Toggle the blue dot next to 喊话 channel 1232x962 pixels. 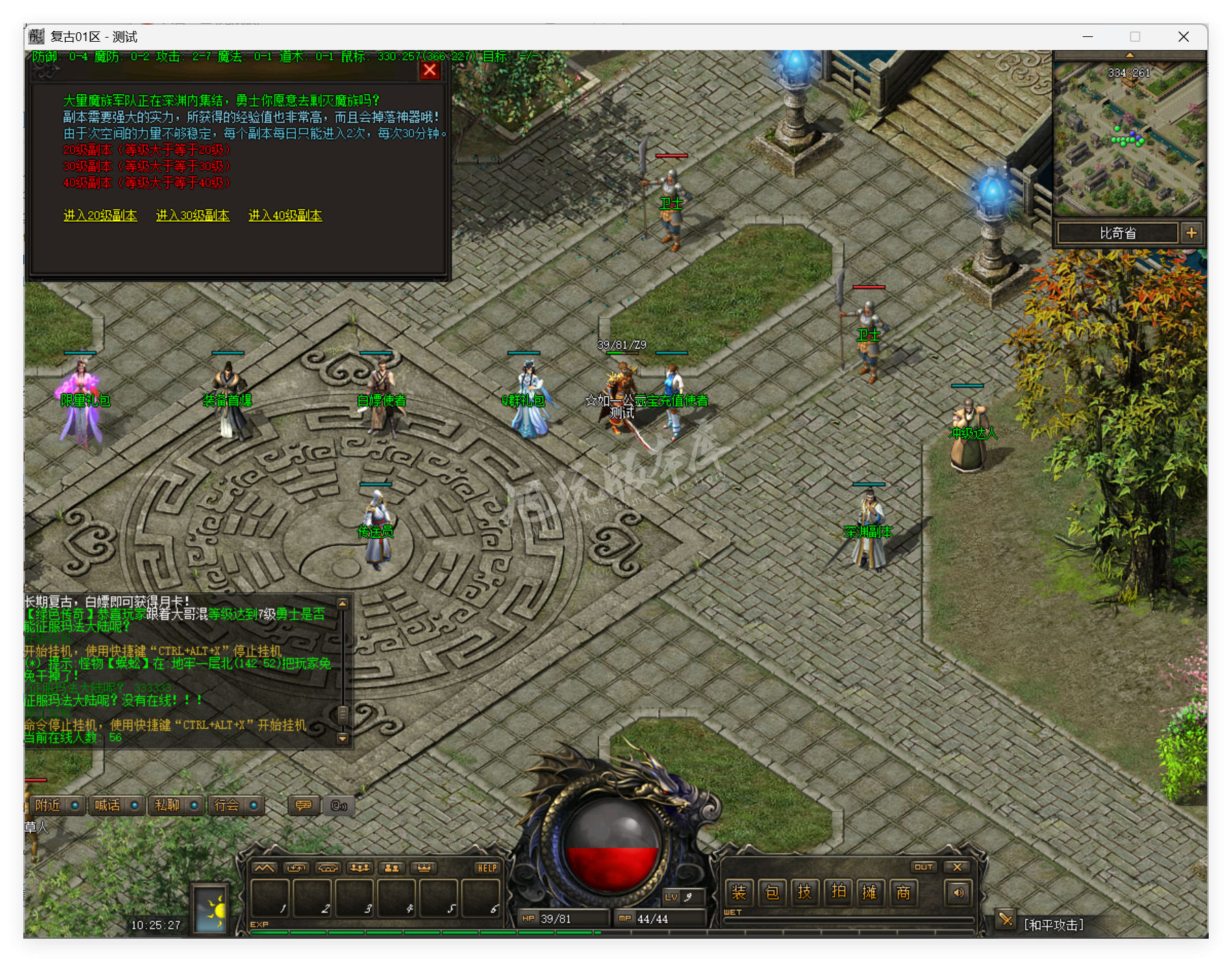tap(136, 806)
